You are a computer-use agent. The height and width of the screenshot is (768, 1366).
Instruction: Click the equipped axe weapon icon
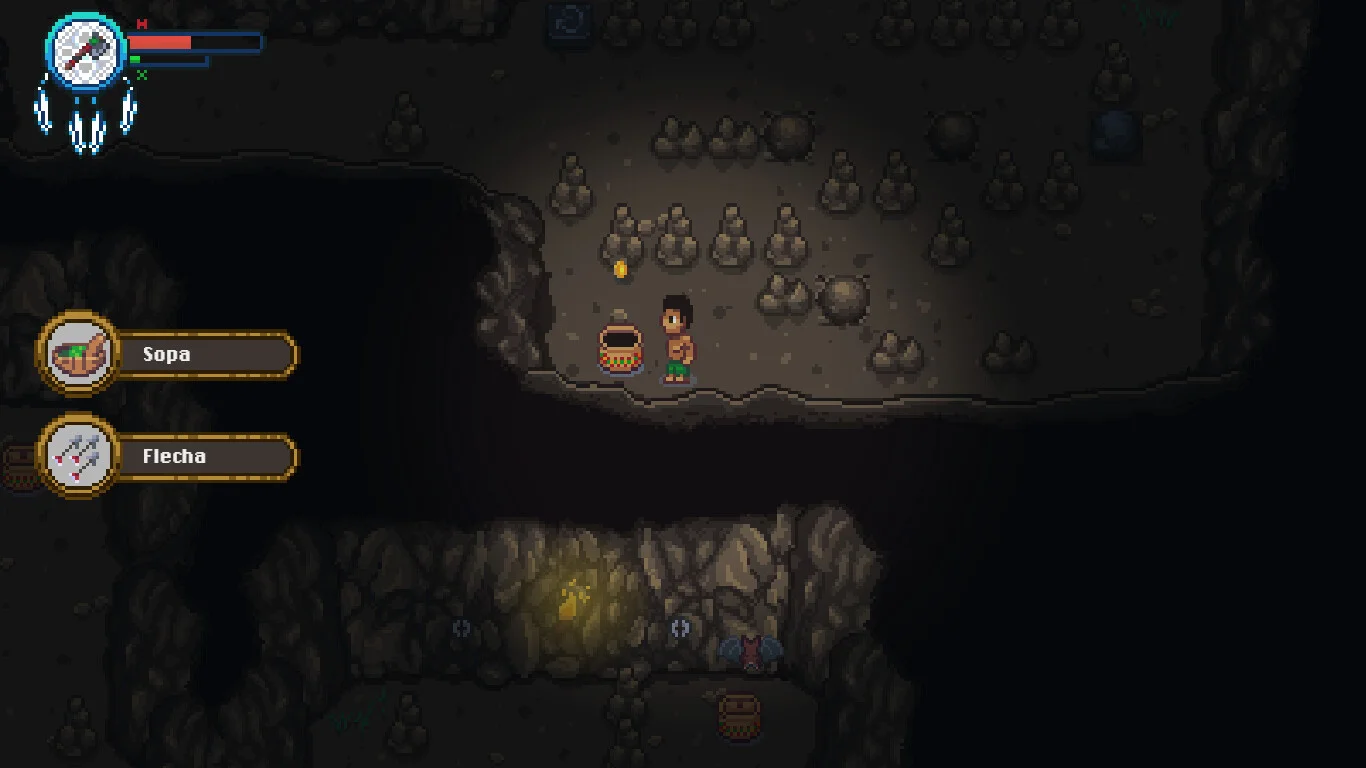click(x=86, y=51)
